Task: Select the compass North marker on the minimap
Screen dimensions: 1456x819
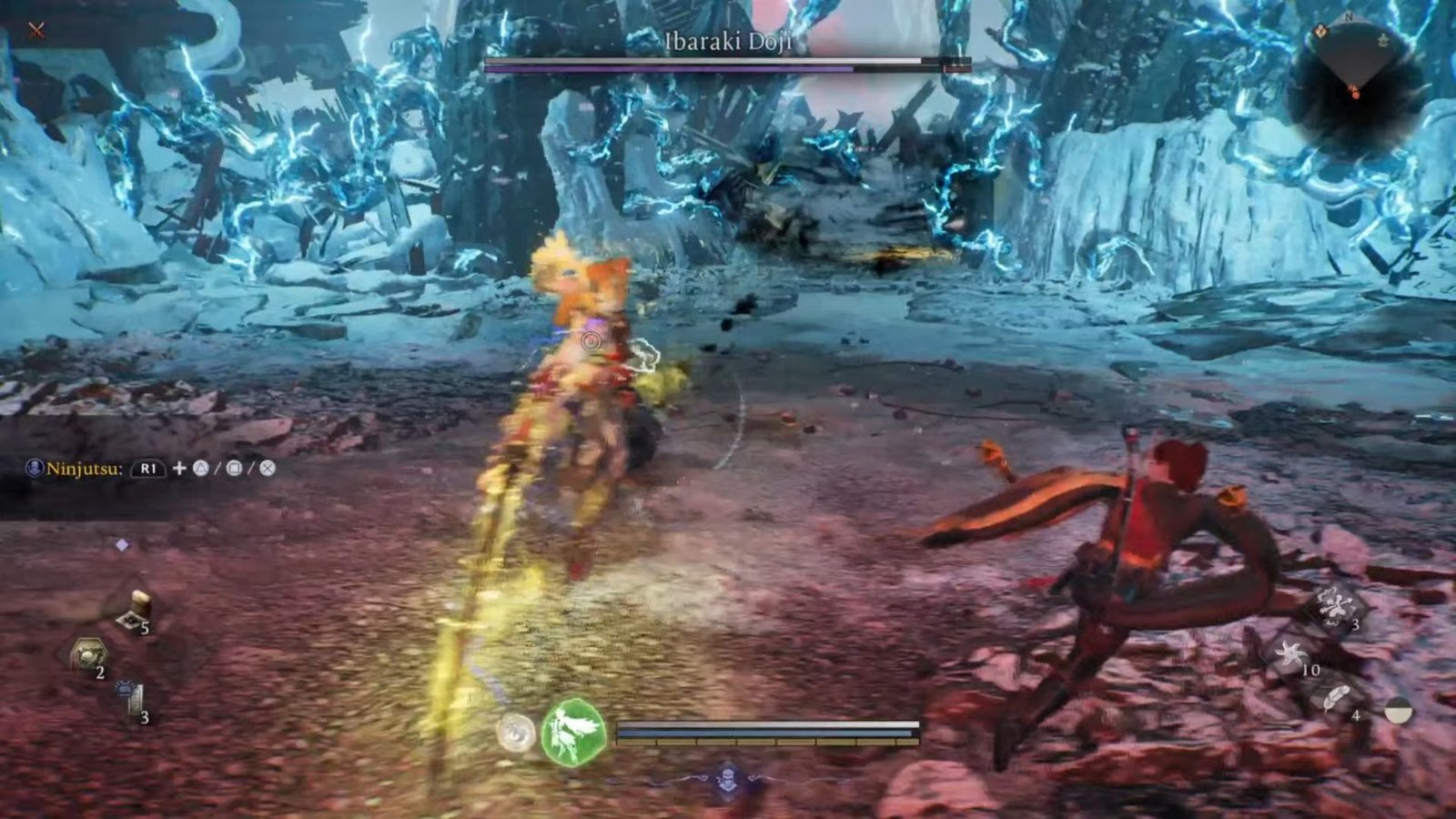Action: pos(1349,17)
